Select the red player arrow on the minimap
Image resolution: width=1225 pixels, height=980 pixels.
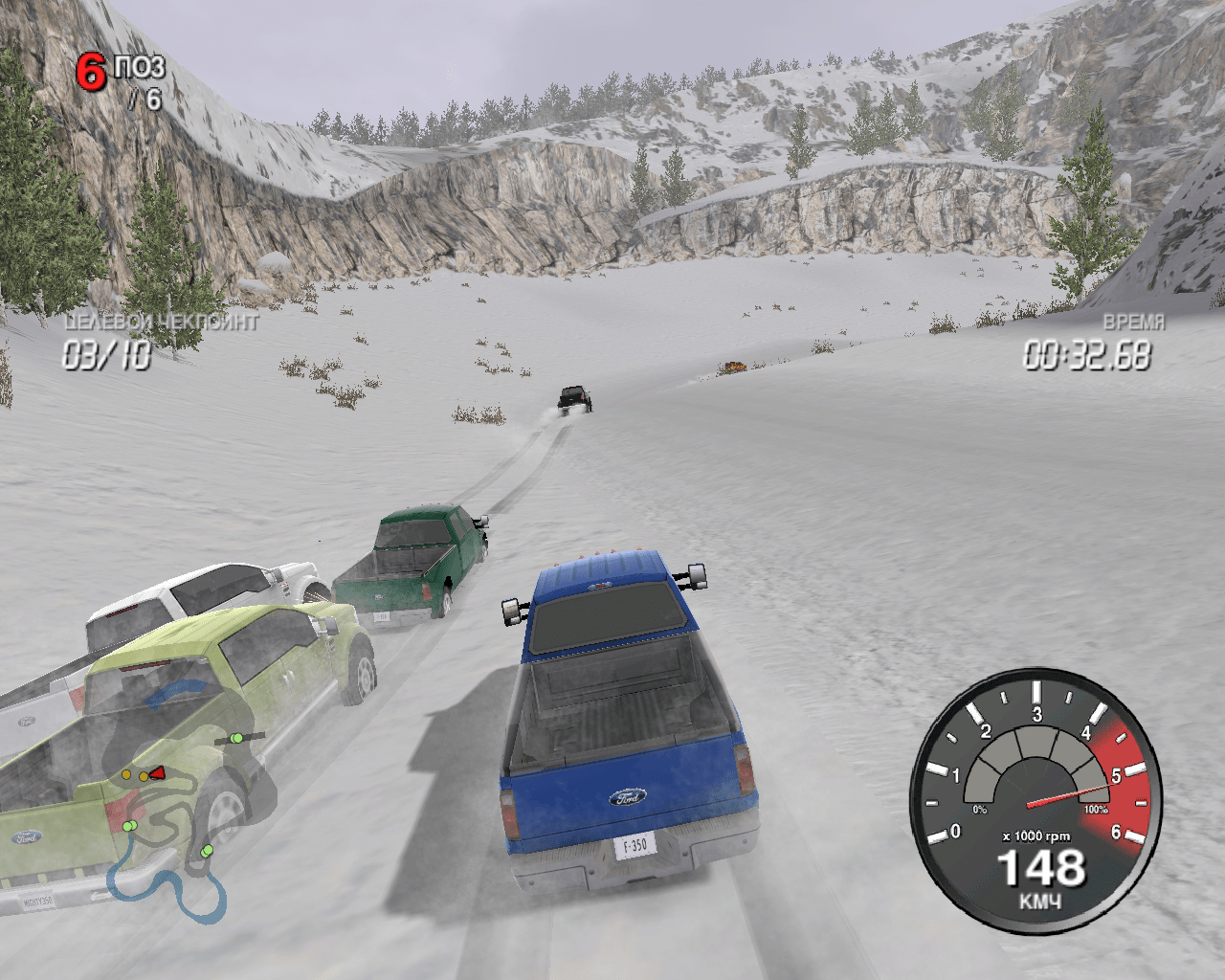tap(156, 772)
